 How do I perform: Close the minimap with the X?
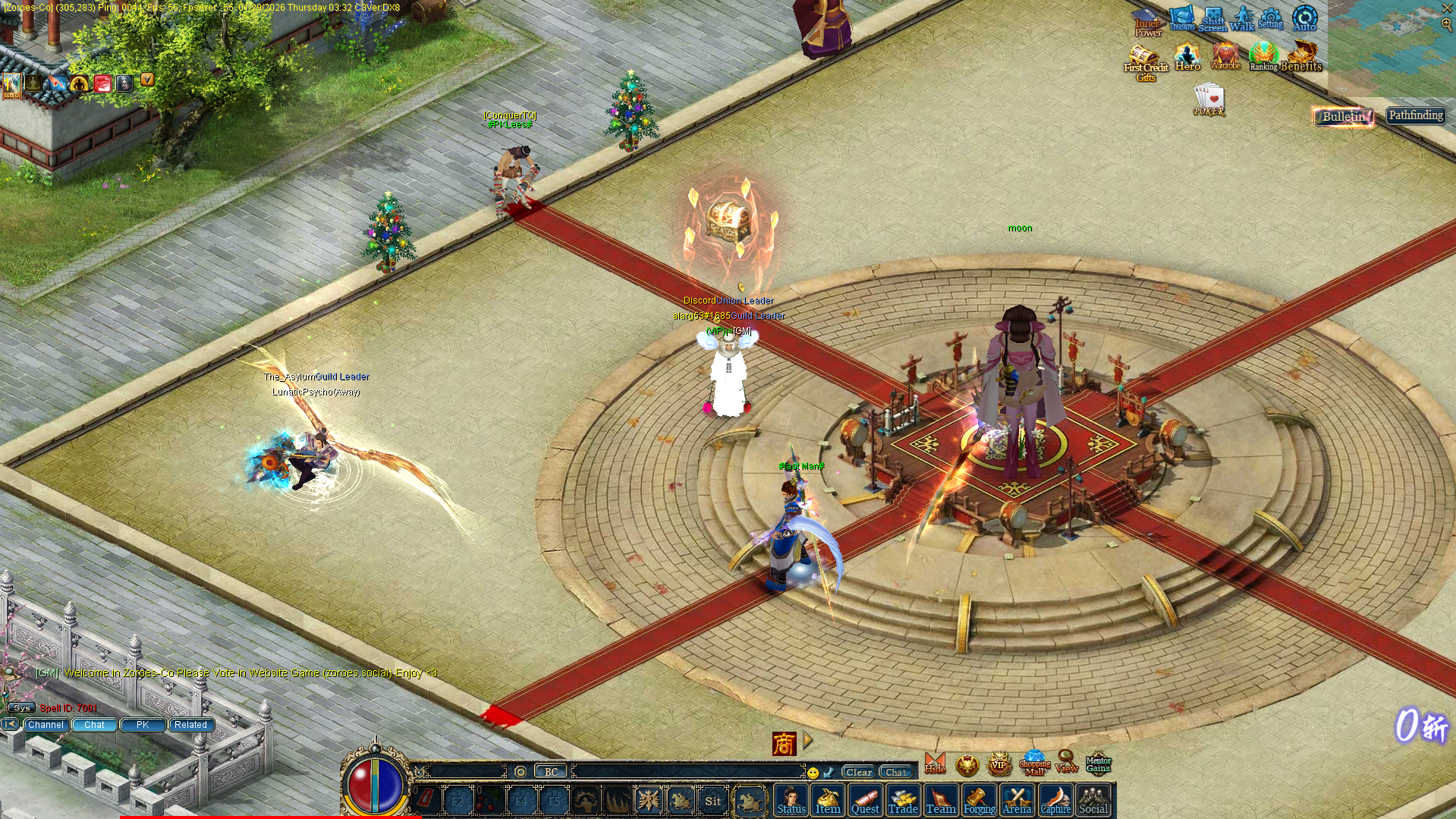pyautogui.click(x=1447, y=8)
